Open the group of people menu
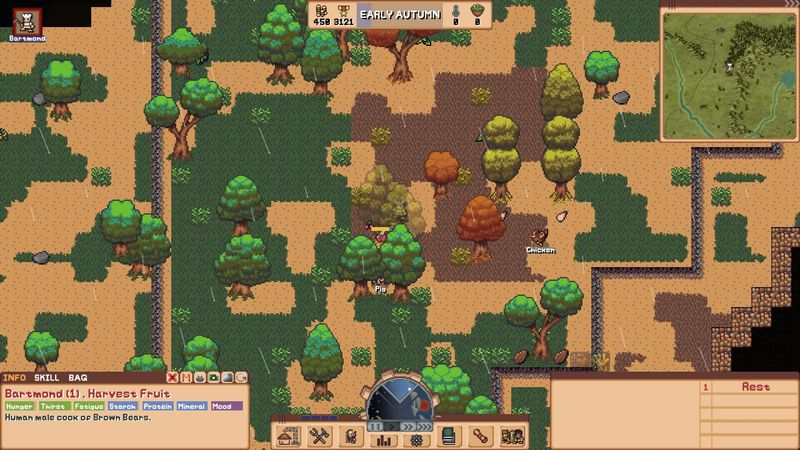 [x=510, y=436]
